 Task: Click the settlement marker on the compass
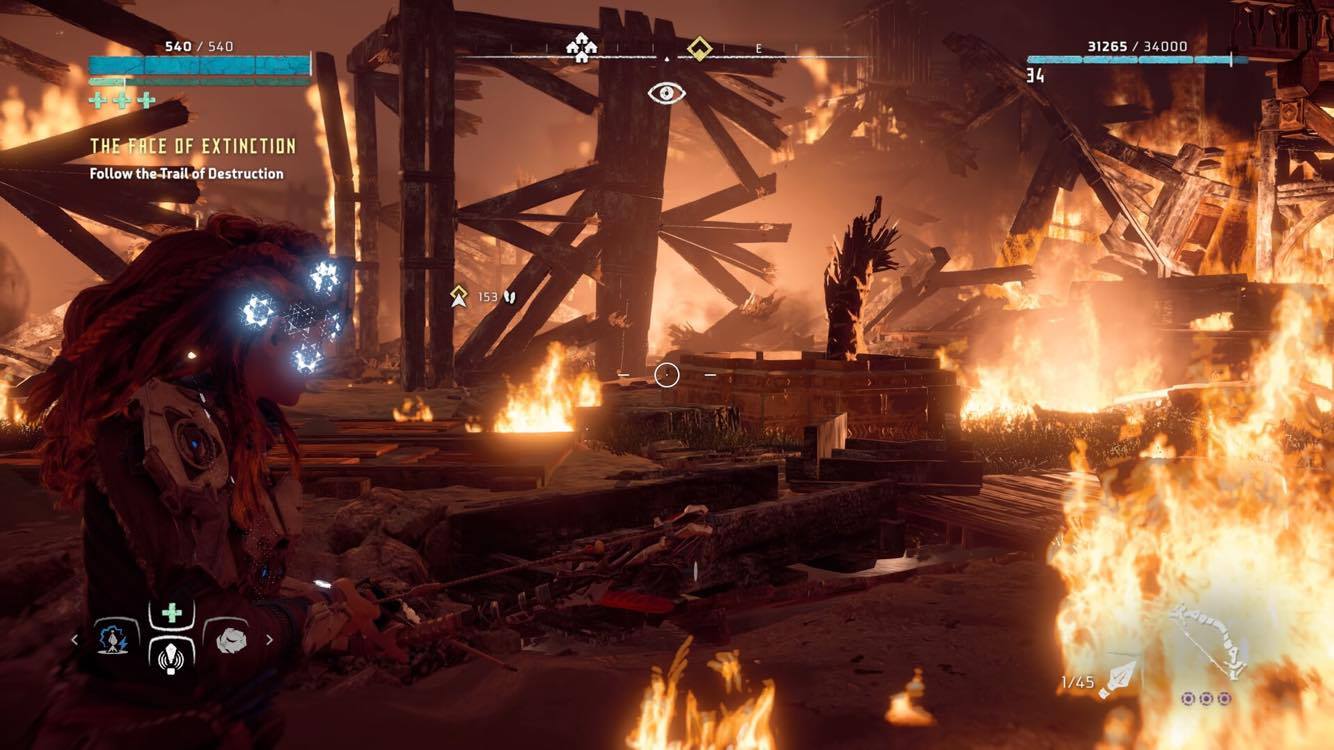pyautogui.click(x=580, y=47)
